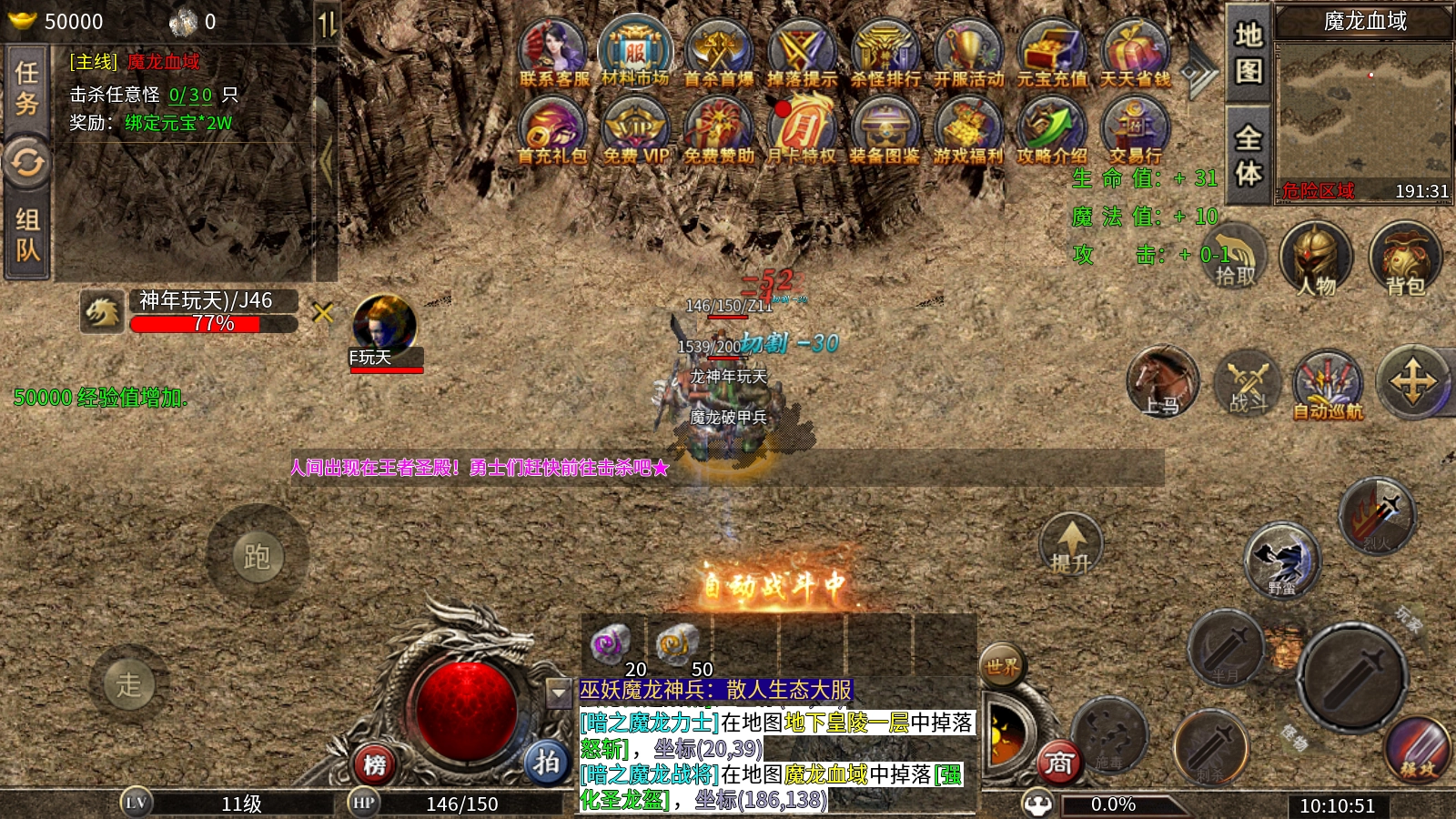Open the 交易行 trading house
The height and width of the screenshot is (819, 1456).
pyautogui.click(x=1135, y=132)
